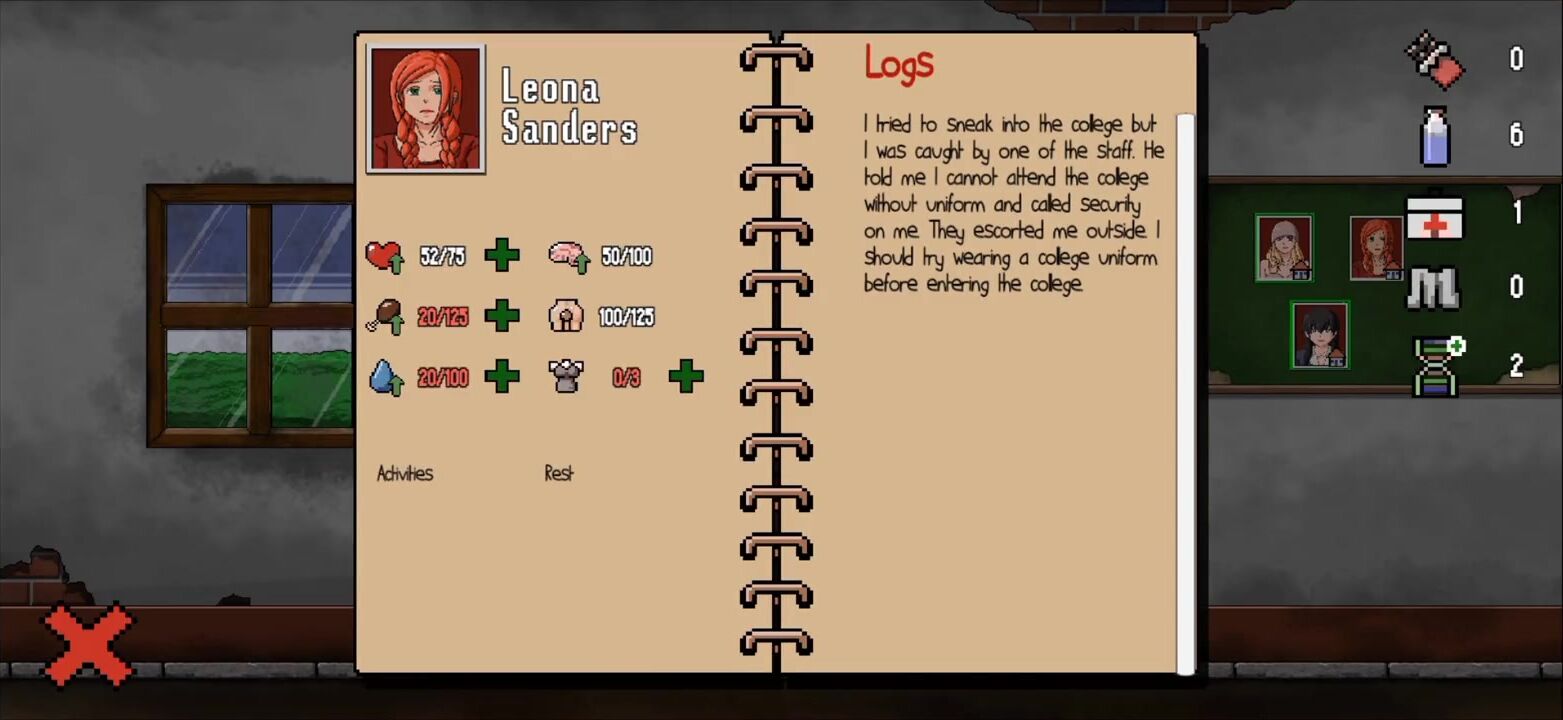Image resolution: width=1563 pixels, height=720 pixels.
Task: Feed Leona using the hunger plus button
Action: 502,316
